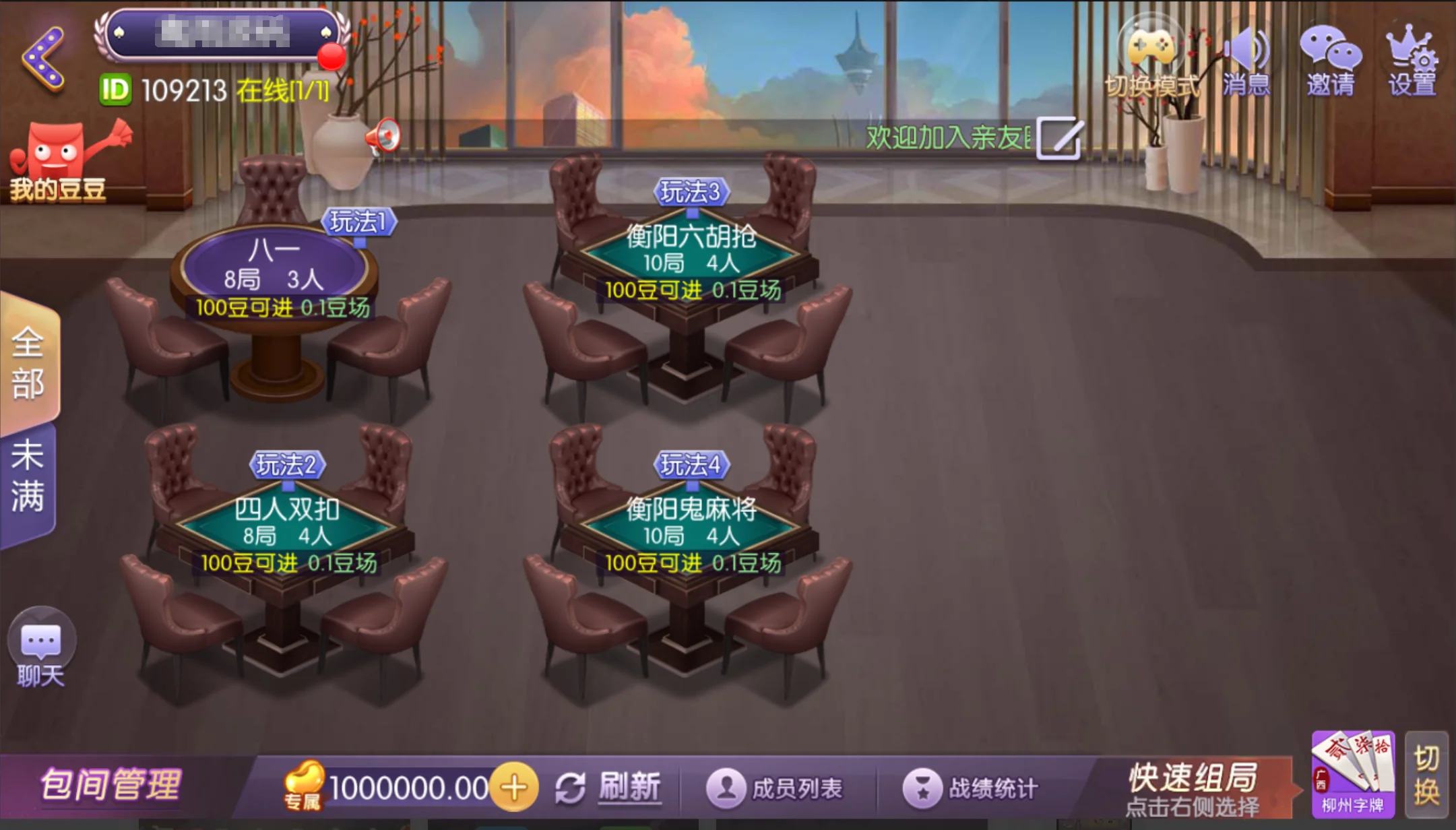View 战绩统计 record statistics
The width and height of the screenshot is (1456, 830).
pyautogui.click(x=972, y=788)
